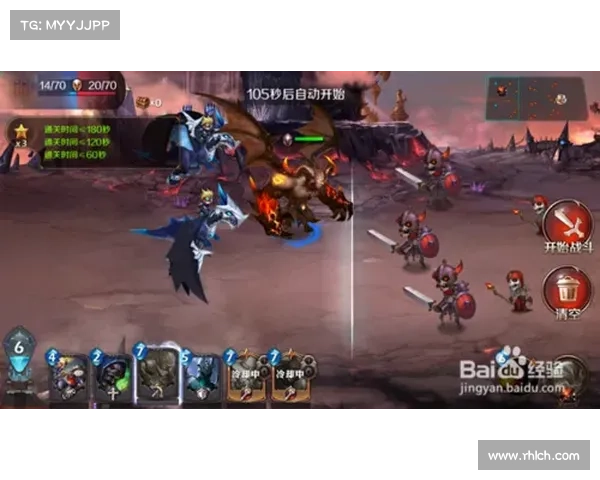The height and width of the screenshot is (480, 600).
Task: Choose the cost-2 dark hooded card
Action: (x=111, y=377)
